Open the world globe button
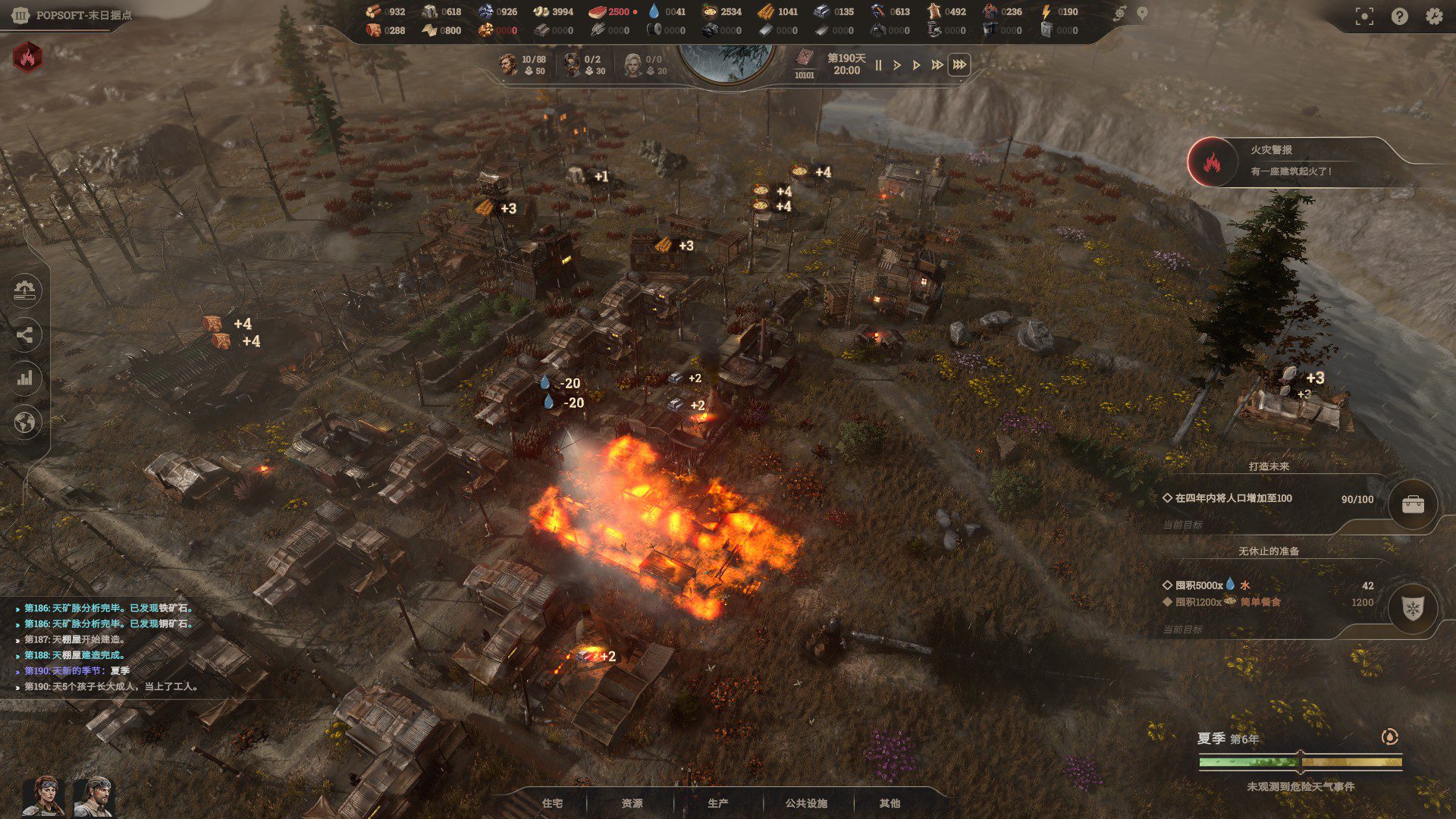 coord(25,422)
